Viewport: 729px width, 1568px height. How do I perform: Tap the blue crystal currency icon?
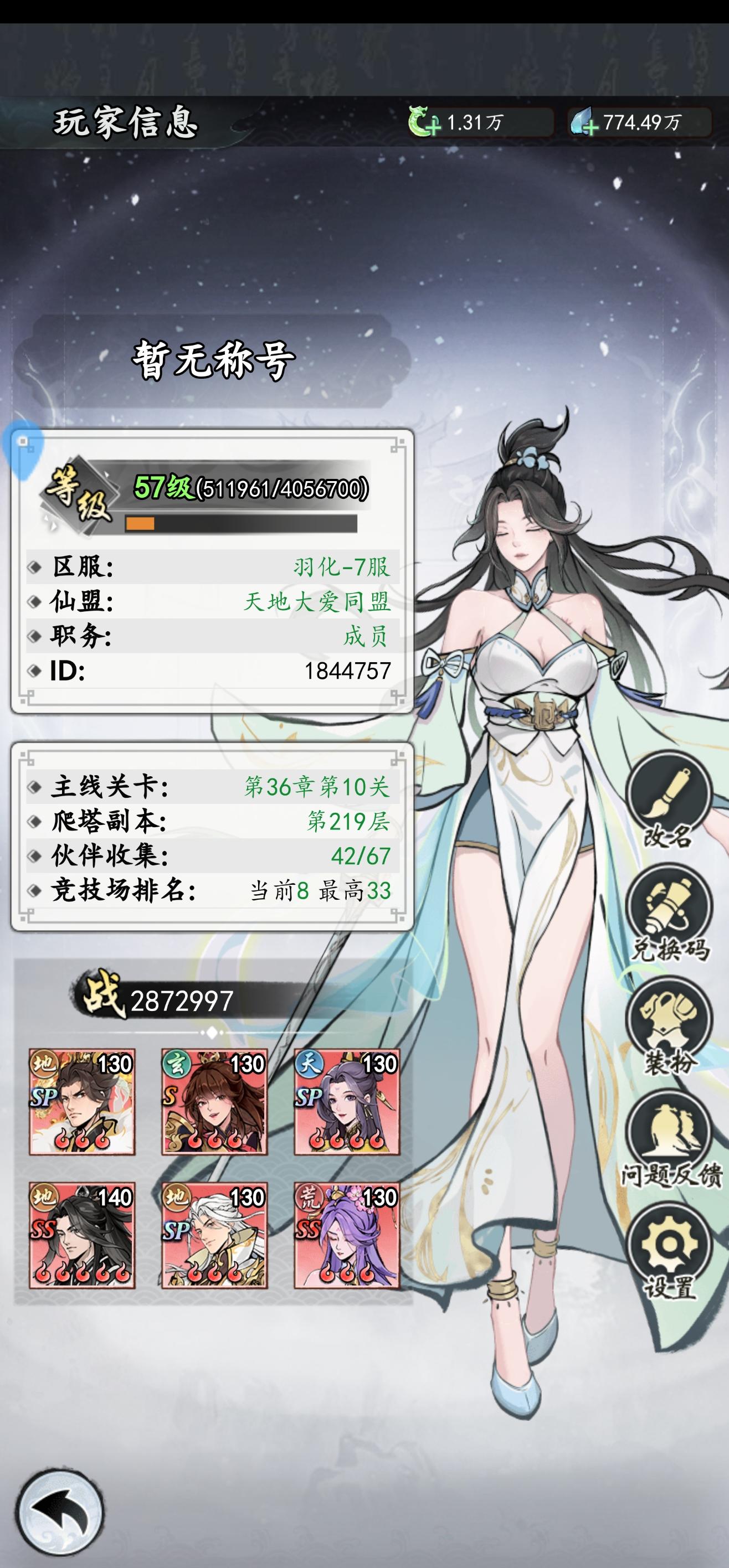coord(582,122)
